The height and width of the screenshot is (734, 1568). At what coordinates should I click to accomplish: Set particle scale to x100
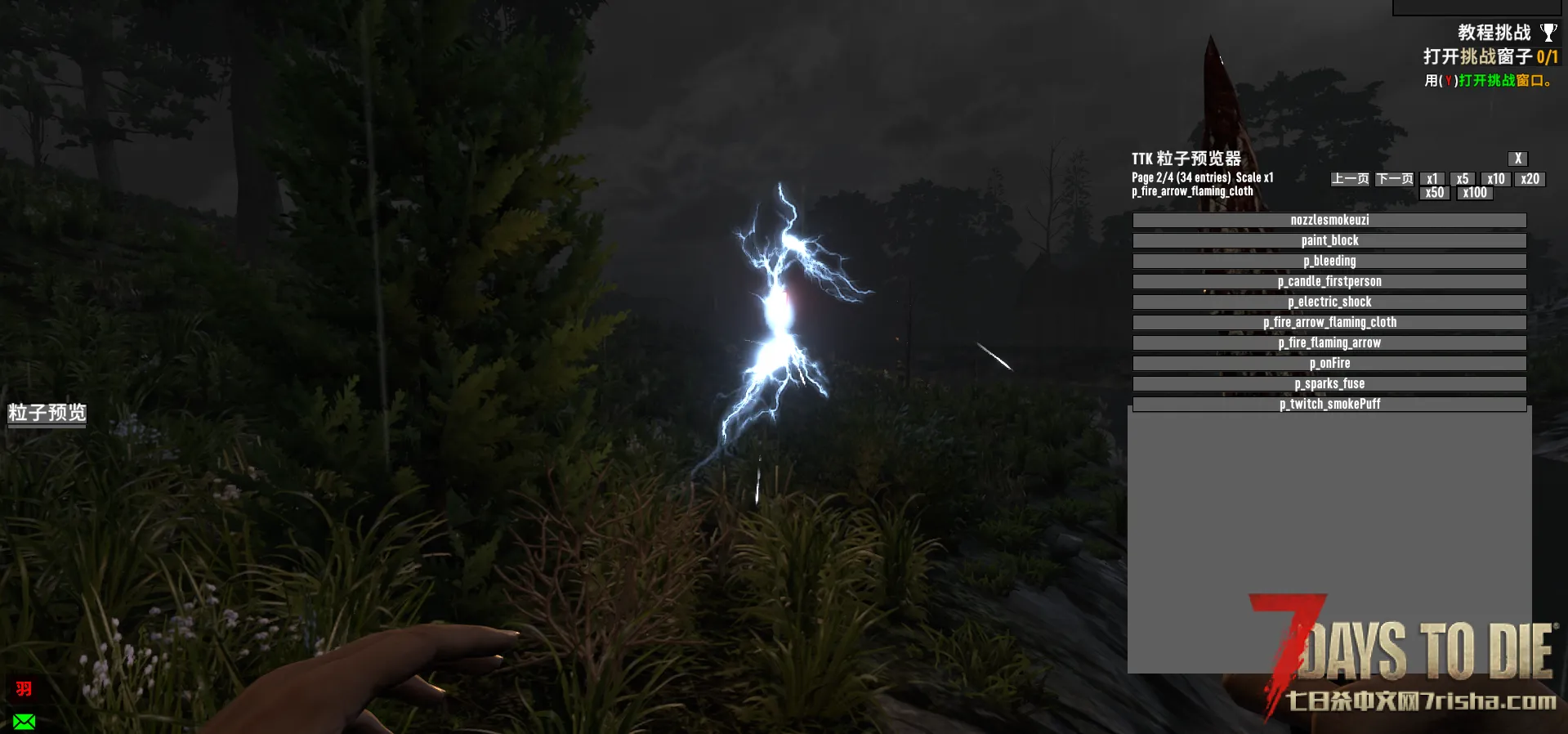(1474, 193)
